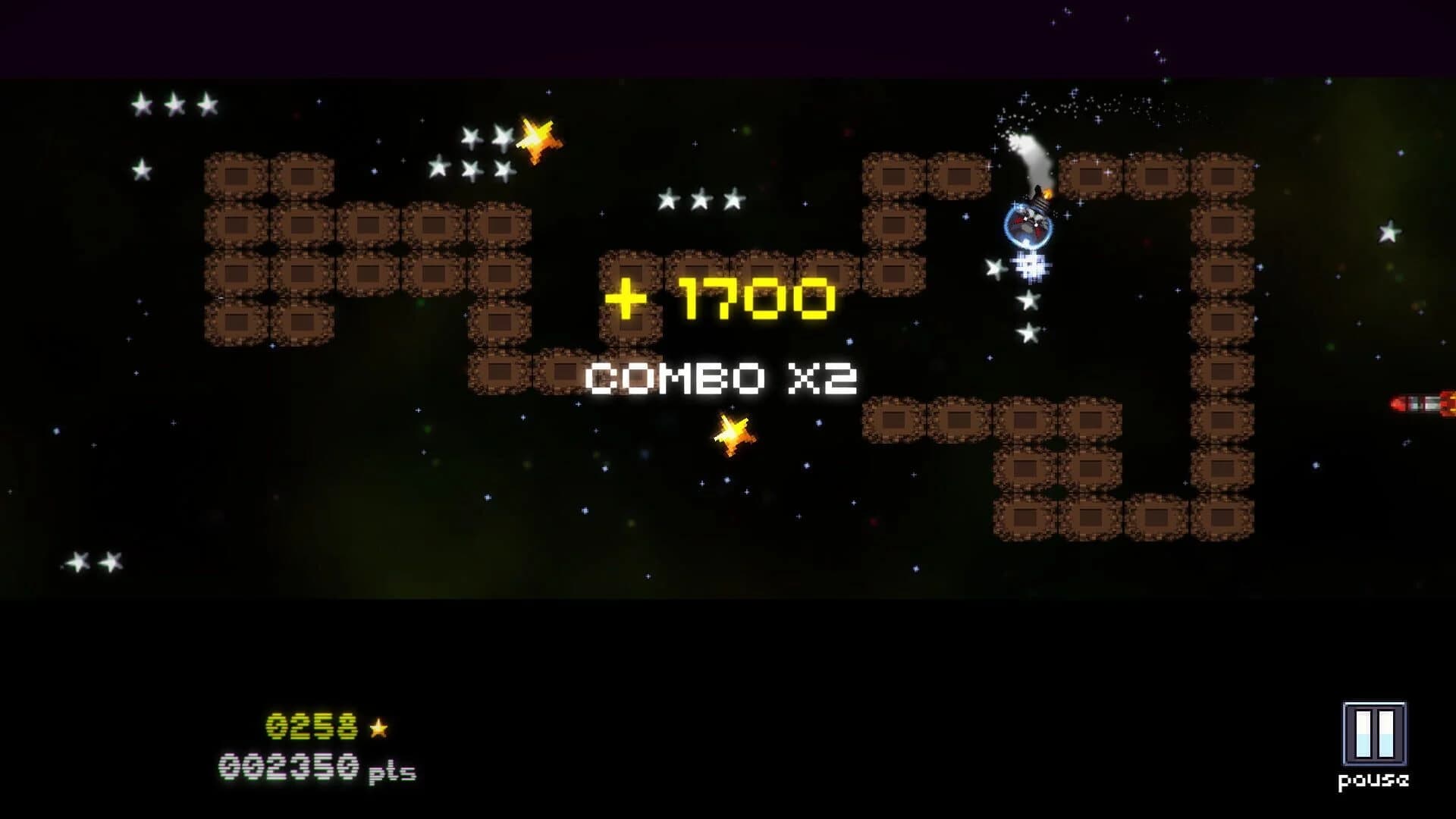
Task: Click the orange star below the combo text
Action: (x=734, y=433)
